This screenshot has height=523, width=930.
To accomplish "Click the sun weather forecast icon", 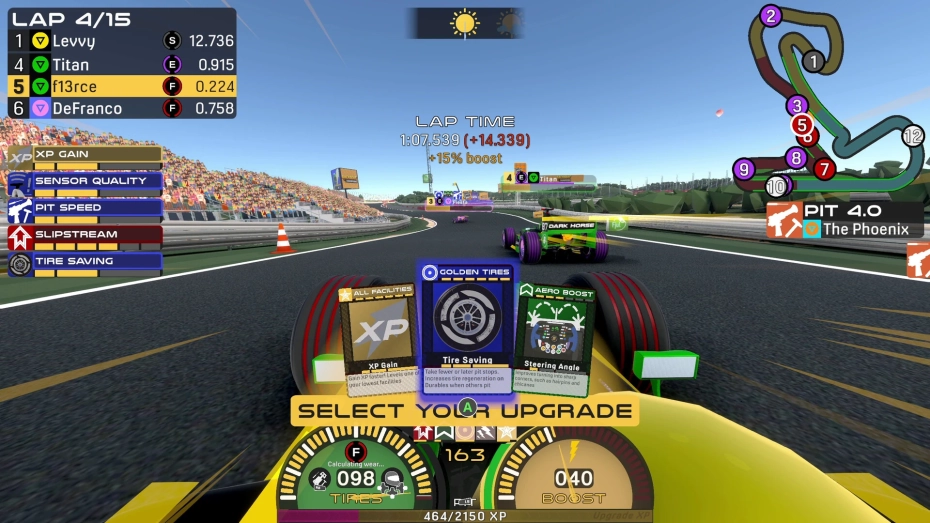I will tap(465, 23).
